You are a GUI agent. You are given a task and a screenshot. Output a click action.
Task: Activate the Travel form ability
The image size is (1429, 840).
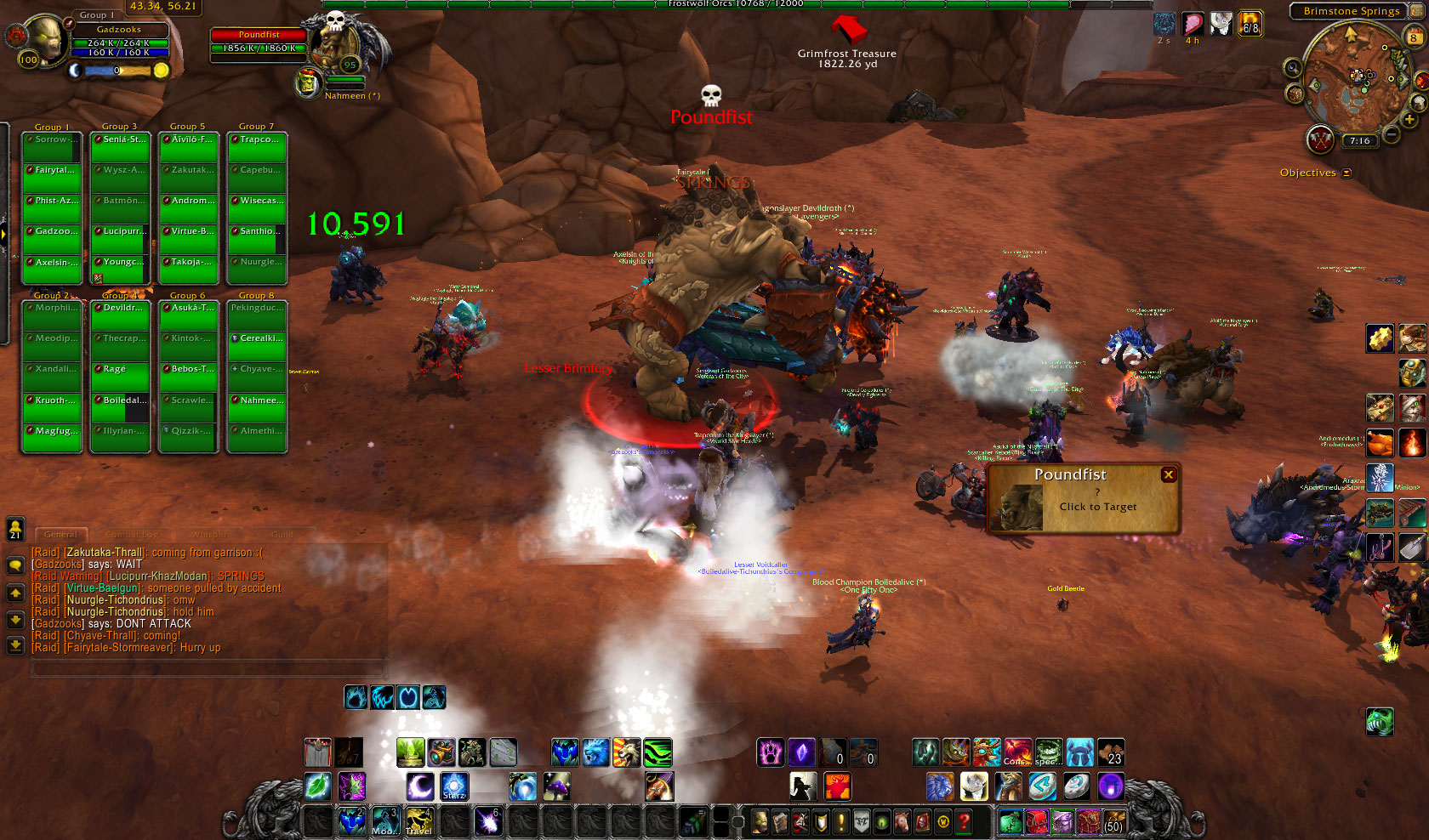pos(418,821)
